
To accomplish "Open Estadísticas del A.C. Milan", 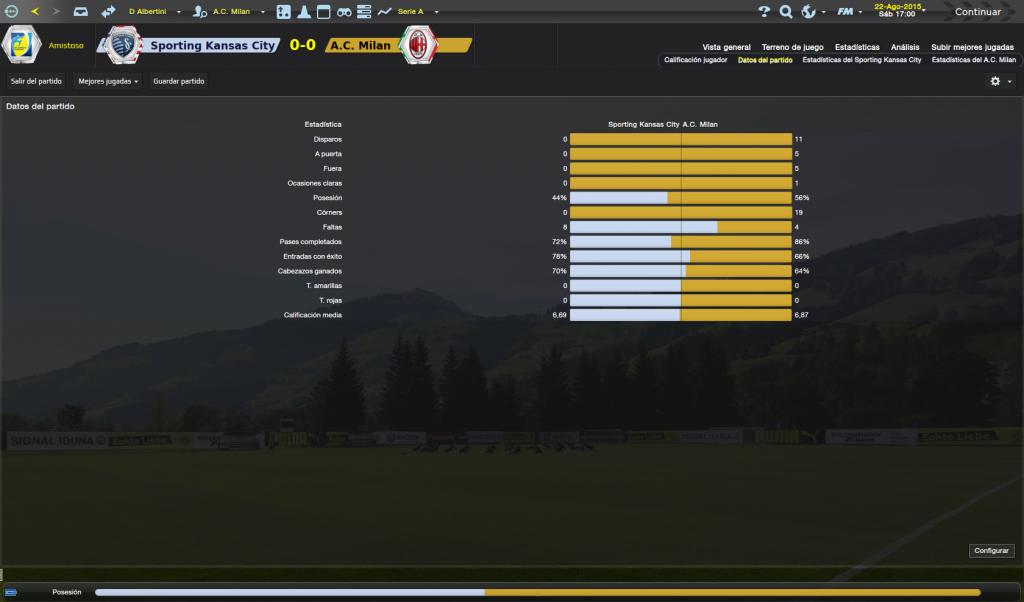I will pos(973,60).
